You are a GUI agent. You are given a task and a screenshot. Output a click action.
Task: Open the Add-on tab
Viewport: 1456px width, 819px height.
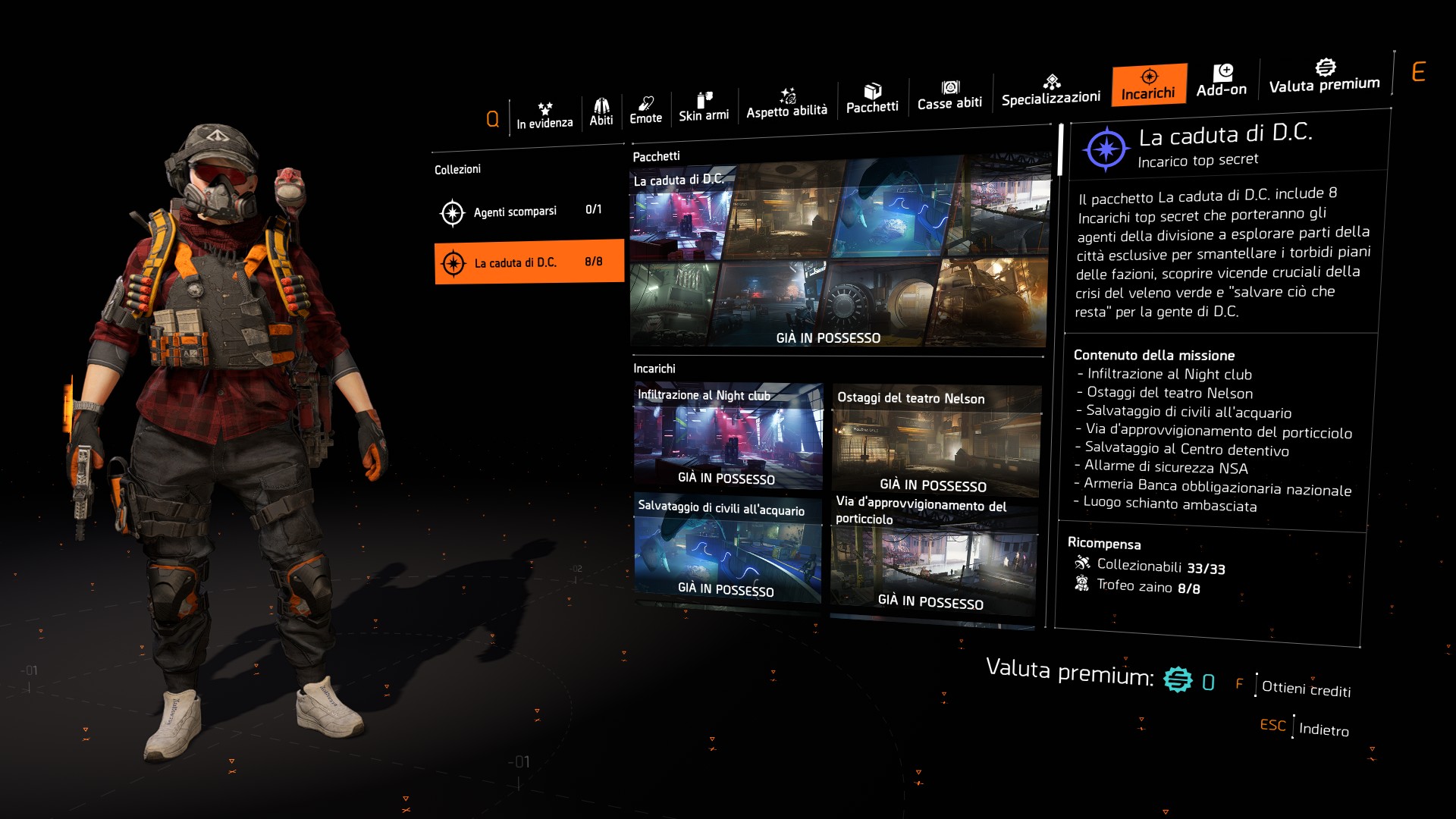tap(1222, 80)
